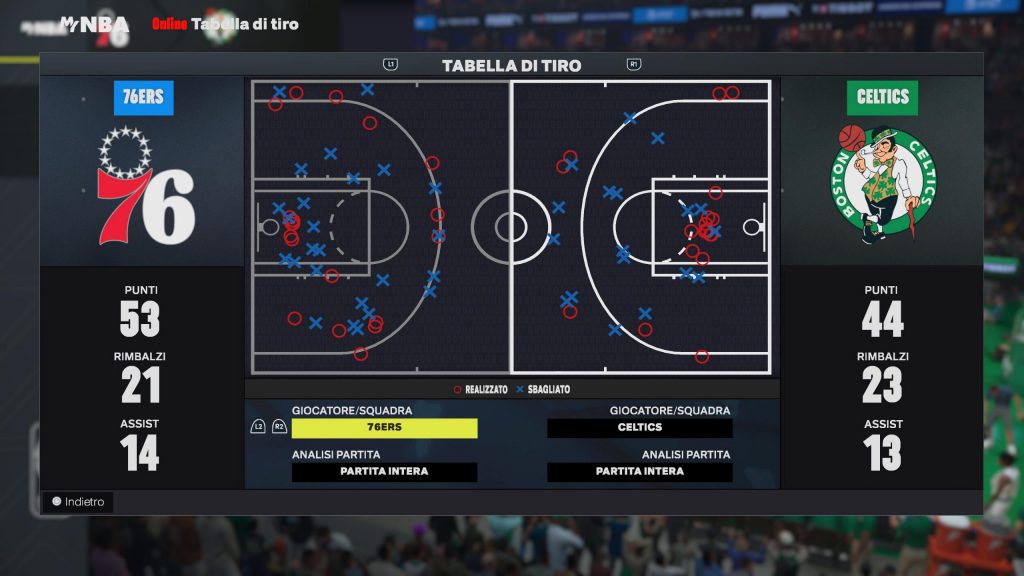The image size is (1024, 576).
Task: Select the yellow 76ERS player/team selector
Action: 384,428
